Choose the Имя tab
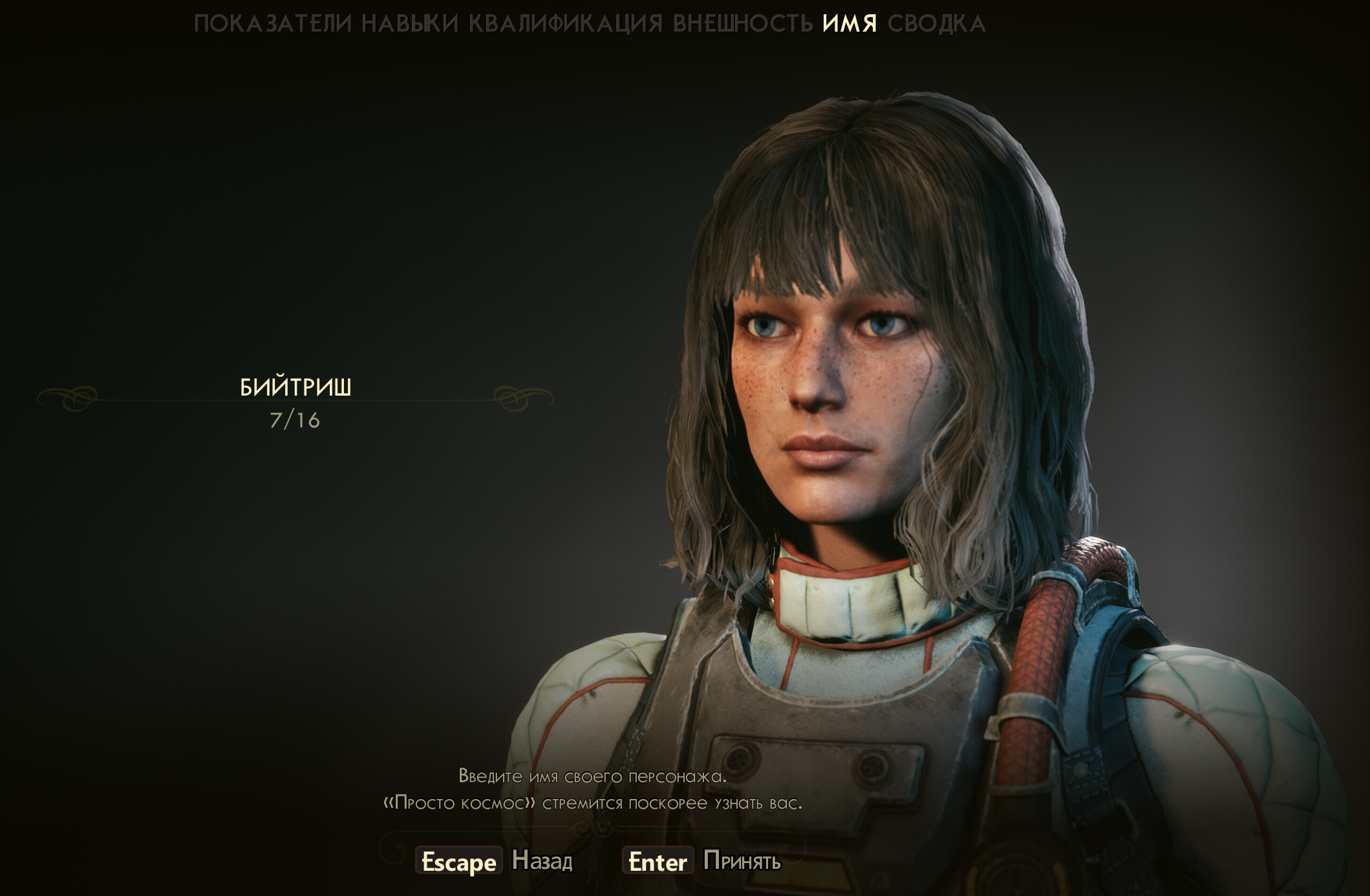 tap(850, 24)
